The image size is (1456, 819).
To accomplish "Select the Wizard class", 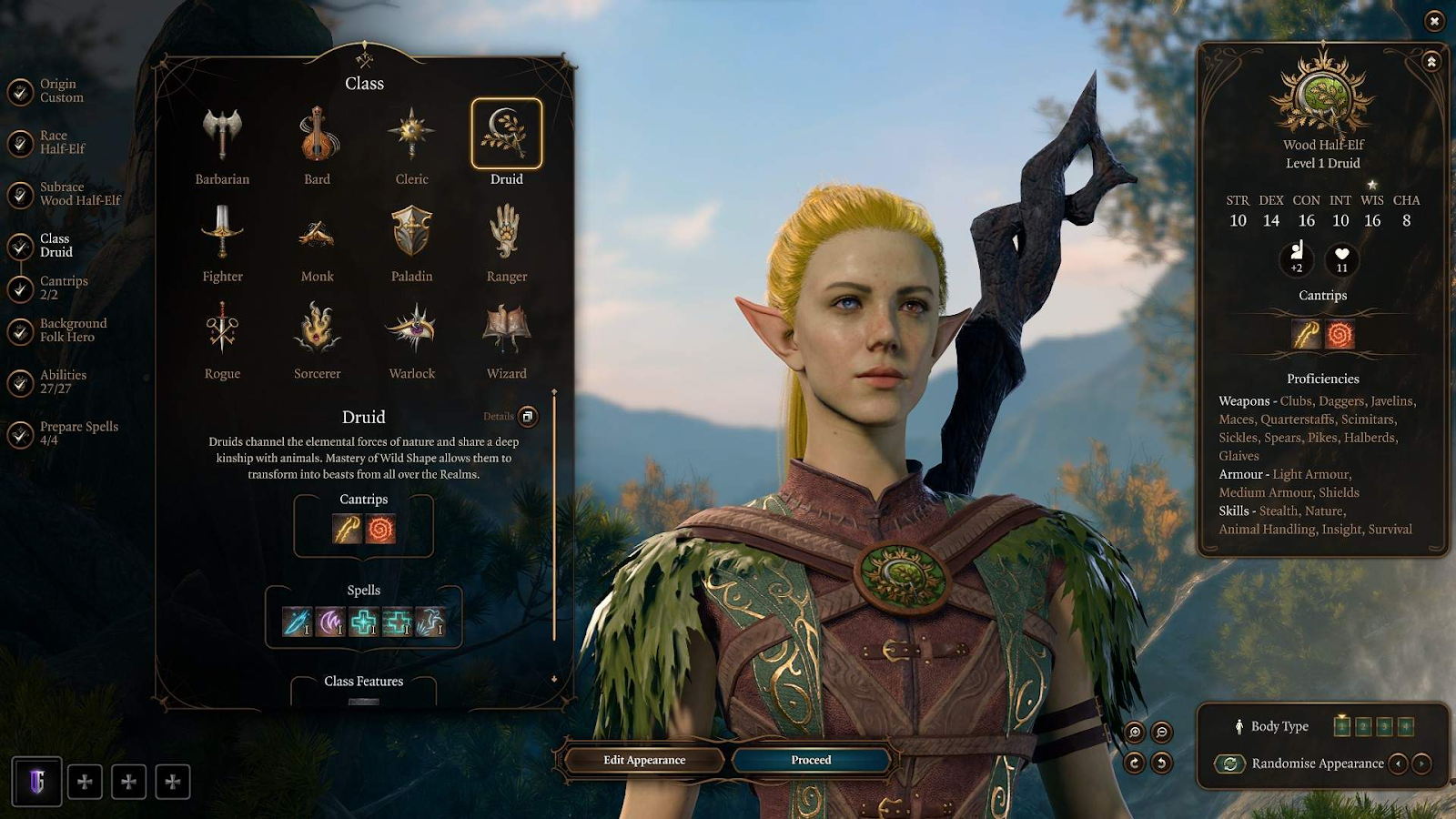I will (506, 329).
